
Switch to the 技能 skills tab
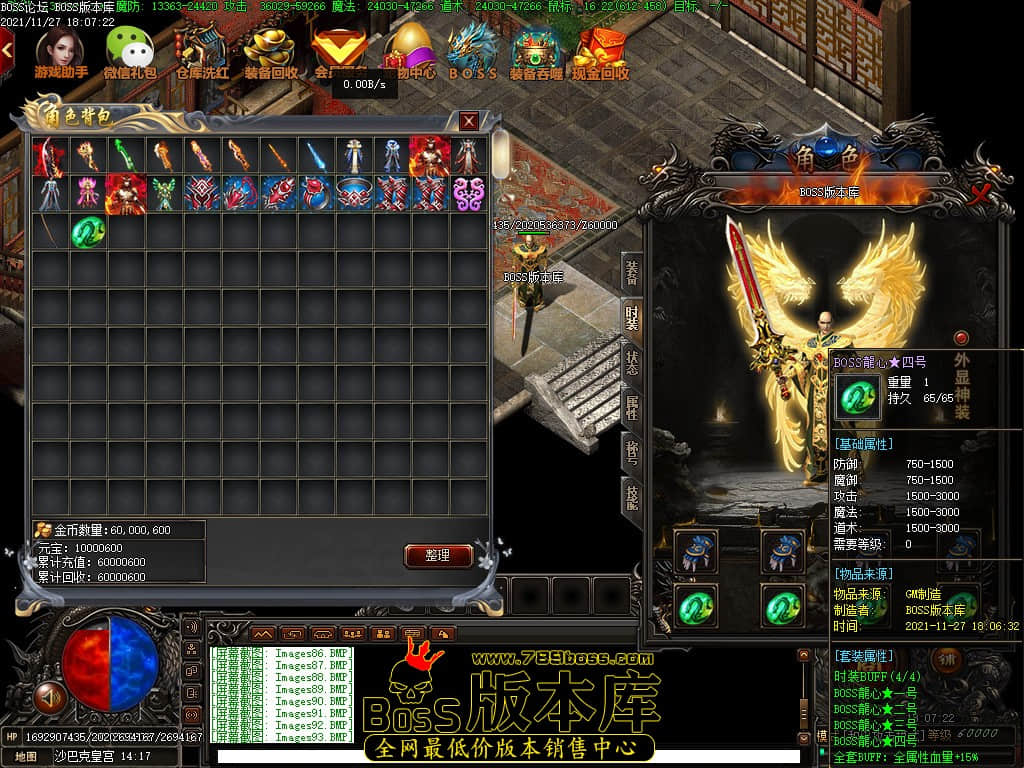tap(632, 497)
